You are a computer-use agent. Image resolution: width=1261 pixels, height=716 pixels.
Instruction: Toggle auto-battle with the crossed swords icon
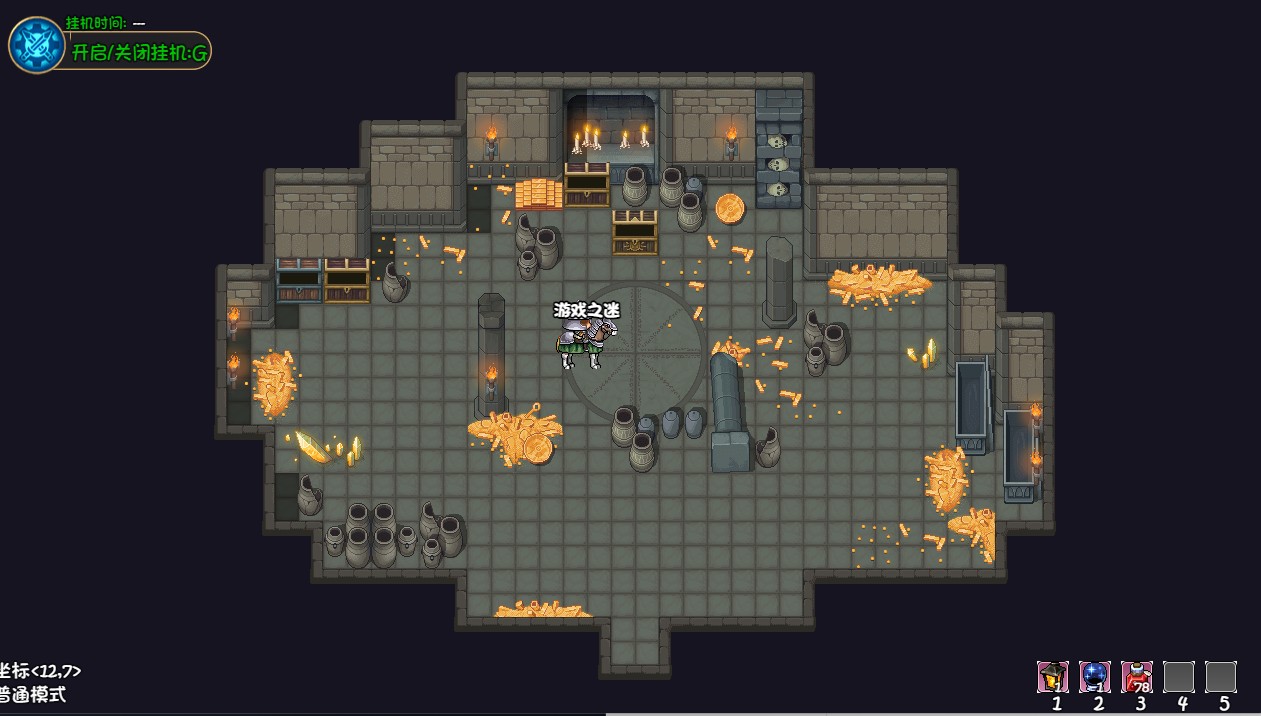37,45
